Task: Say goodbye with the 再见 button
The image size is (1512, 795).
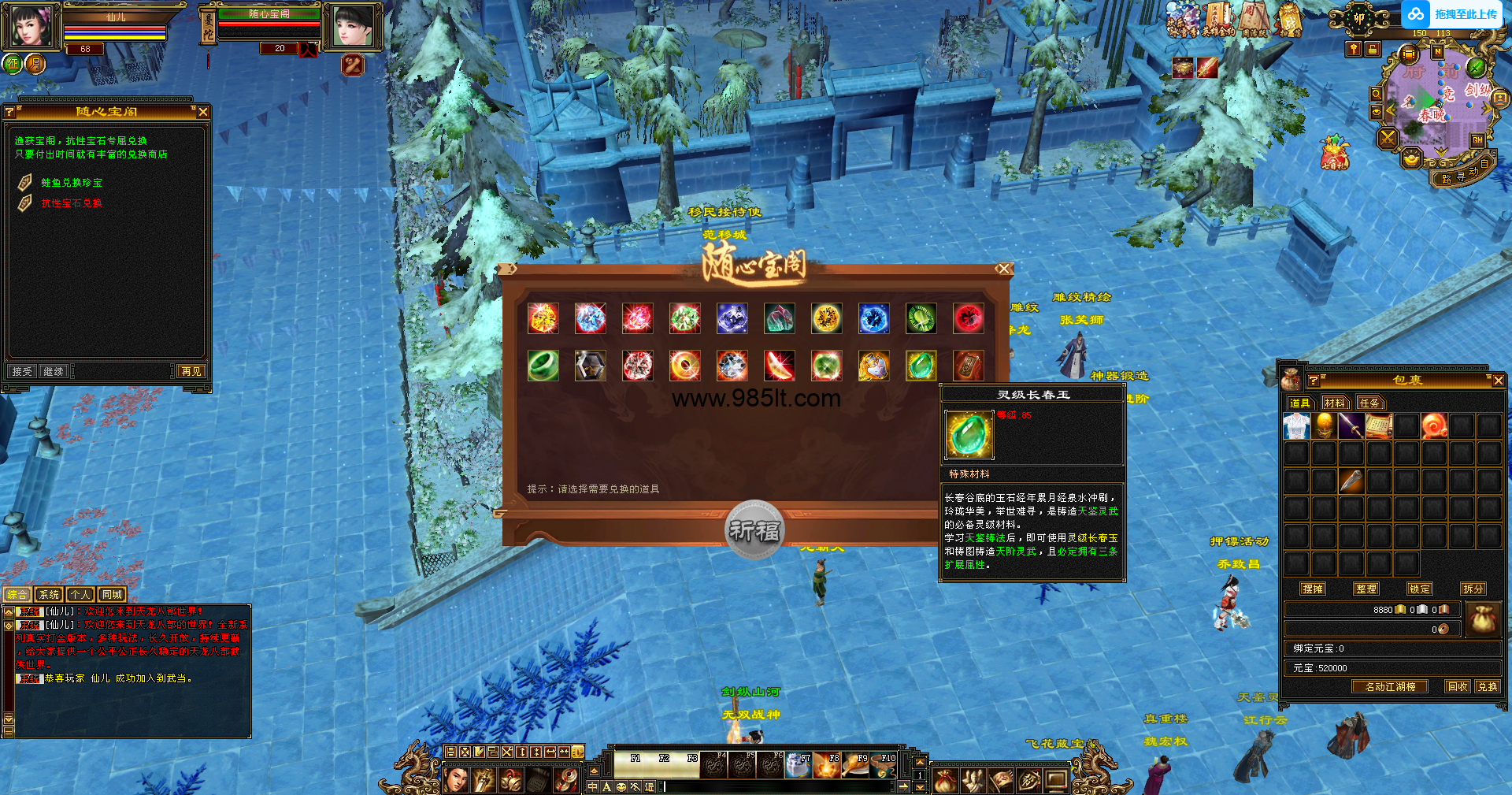Action: [x=191, y=371]
